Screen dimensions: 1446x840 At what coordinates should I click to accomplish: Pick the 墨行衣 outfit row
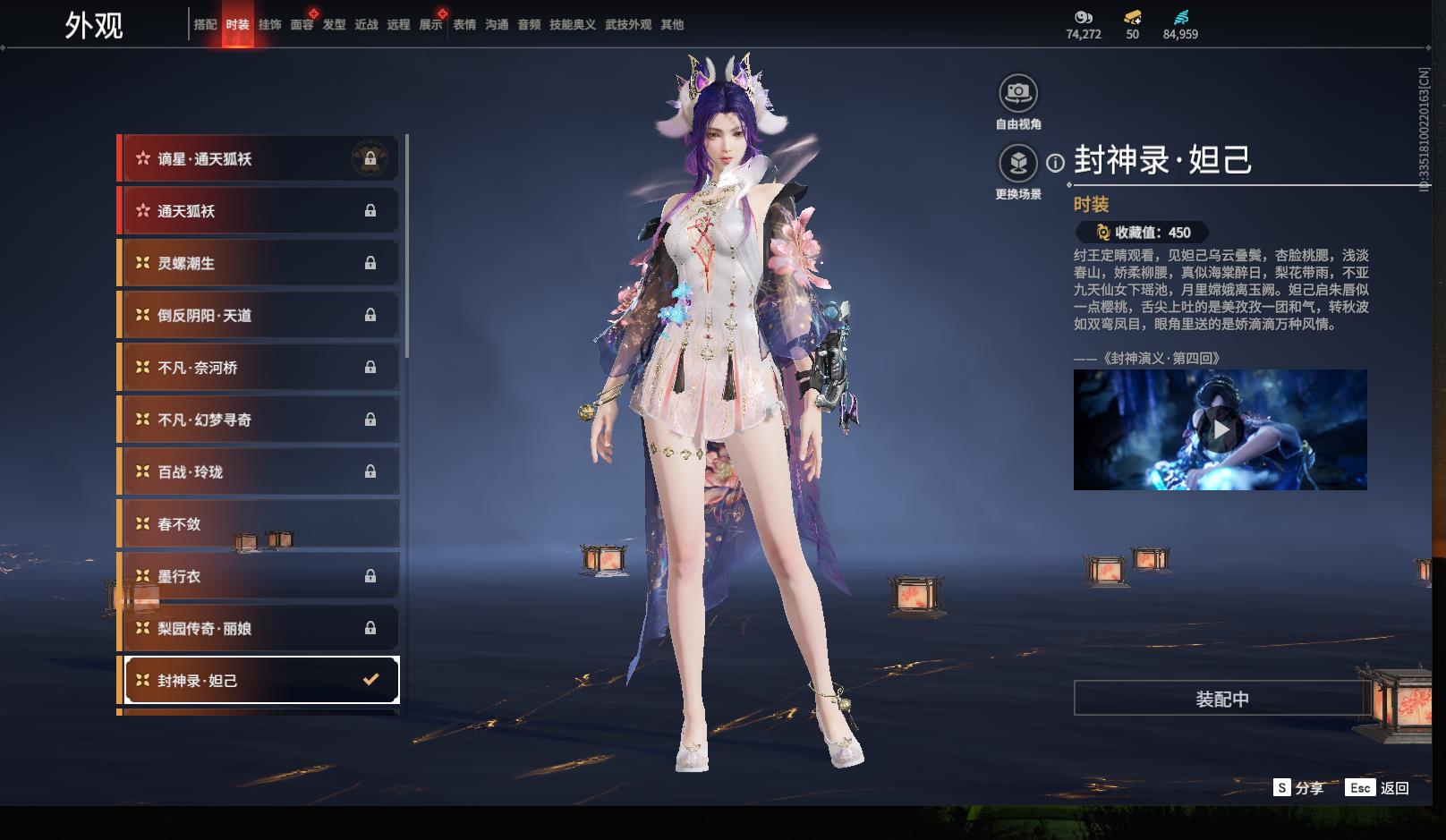click(259, 576)
